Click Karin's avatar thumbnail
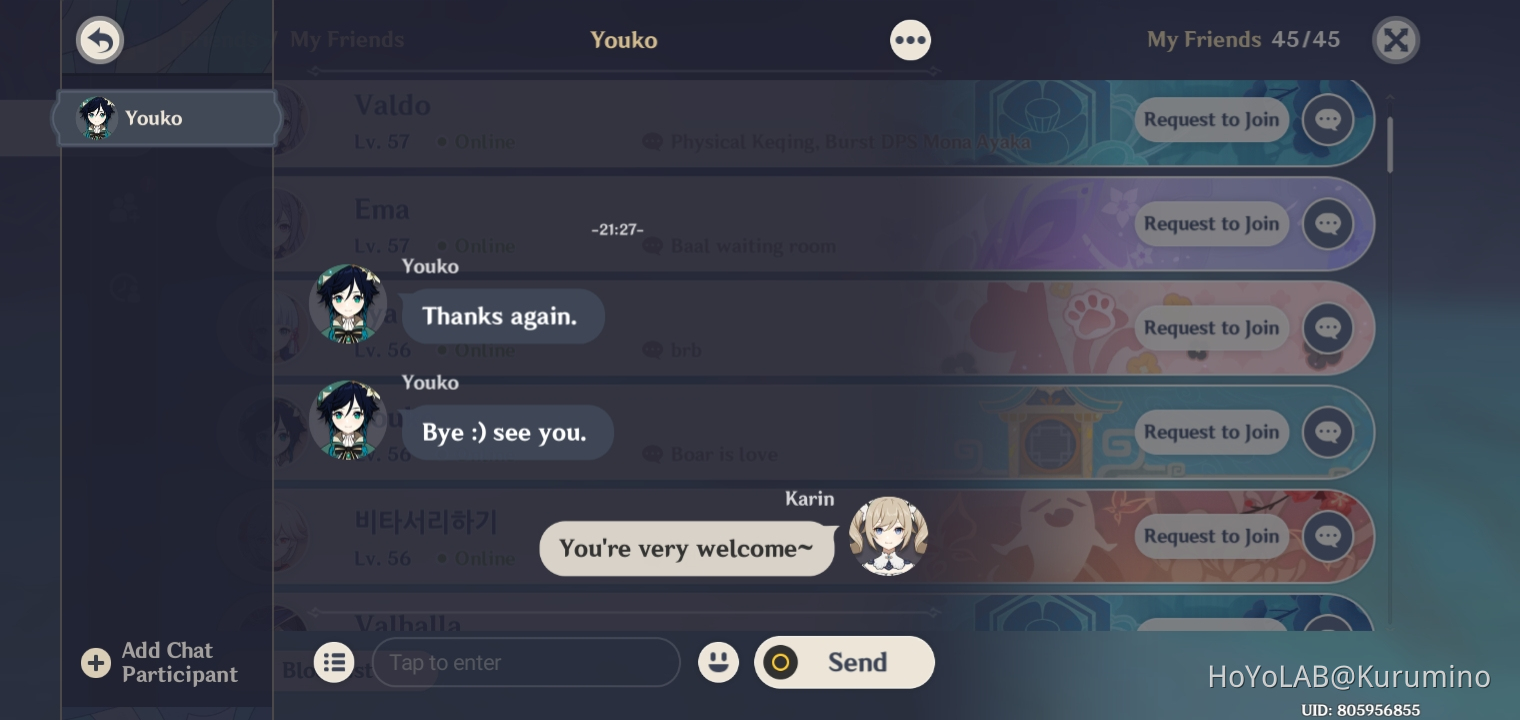Viewport: 1520px width, 720px height. 888,536
